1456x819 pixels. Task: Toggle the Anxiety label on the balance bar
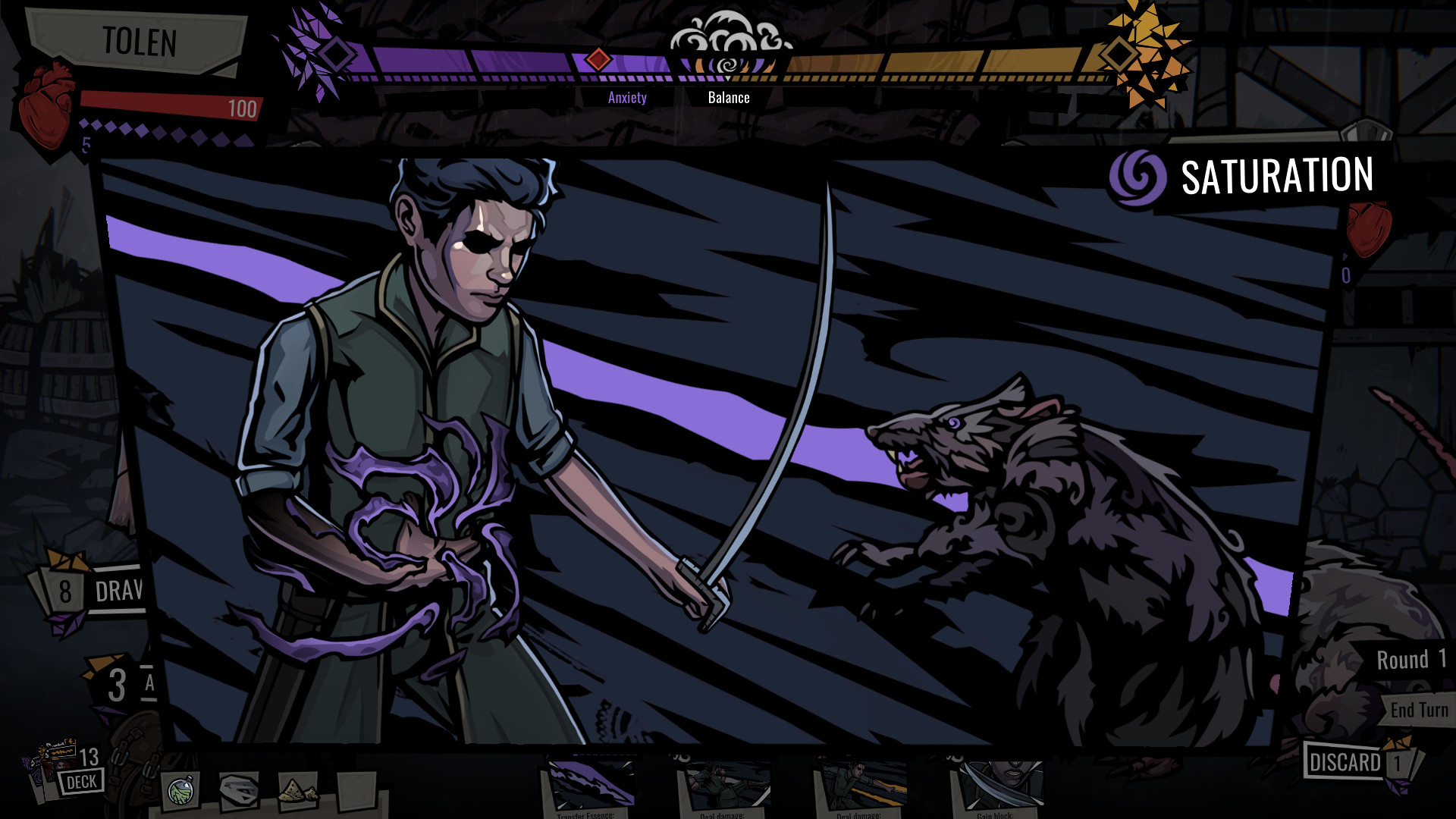coord(627,97)
